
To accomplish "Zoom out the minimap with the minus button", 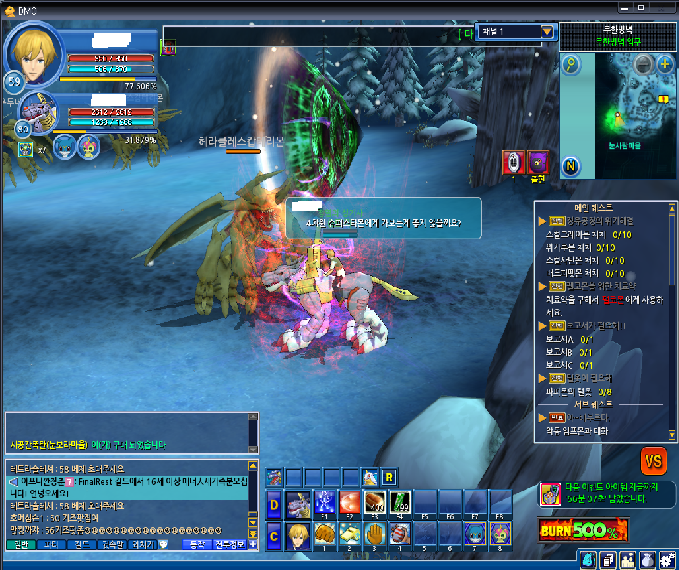I will click(644, 65).
